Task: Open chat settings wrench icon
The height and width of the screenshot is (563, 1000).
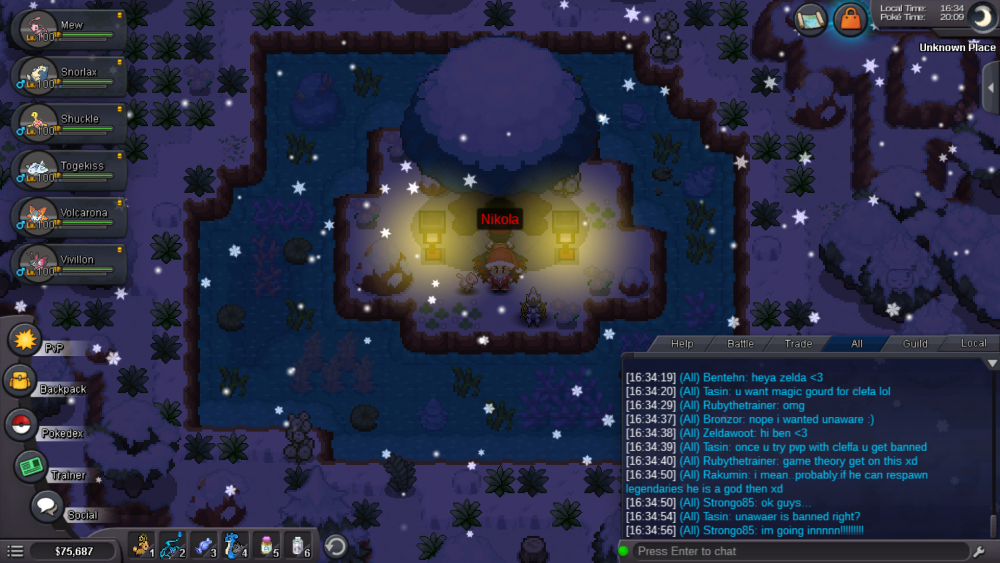Action: (979, 551)
